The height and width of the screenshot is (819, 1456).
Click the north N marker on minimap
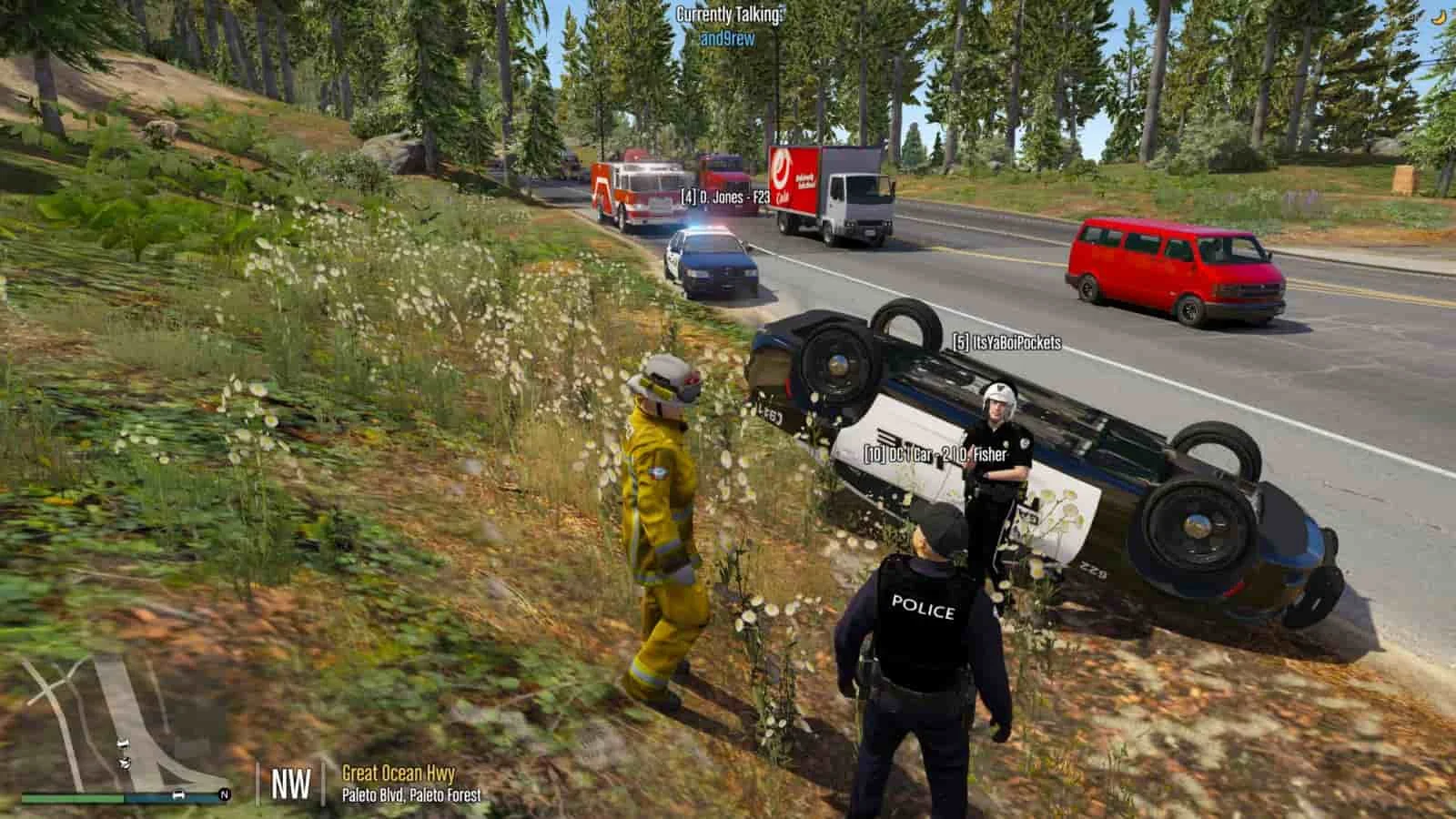pyautogui.click(x=224, y=795)
